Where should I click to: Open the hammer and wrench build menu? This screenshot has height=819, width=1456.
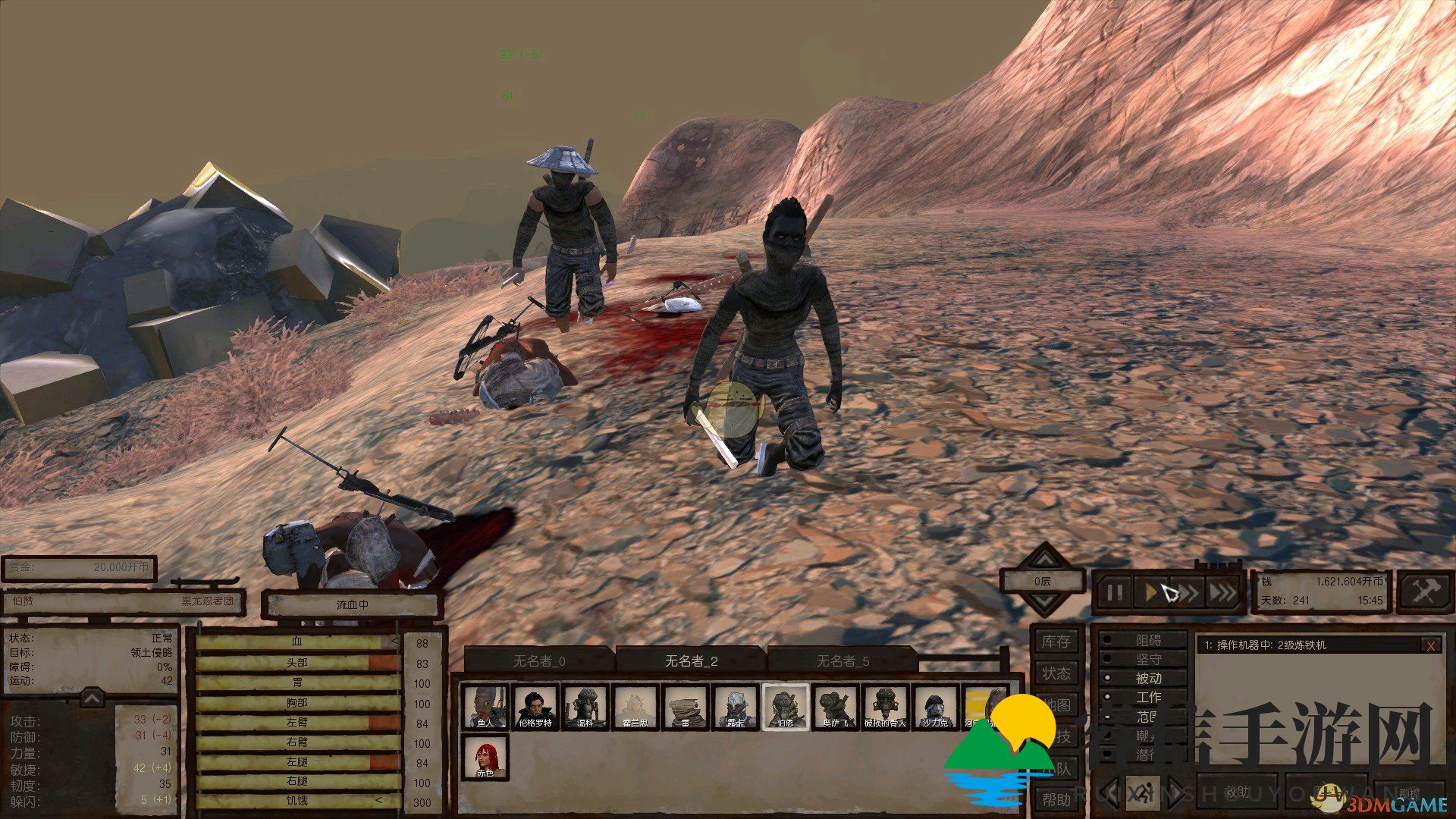tap(1425, 591)
